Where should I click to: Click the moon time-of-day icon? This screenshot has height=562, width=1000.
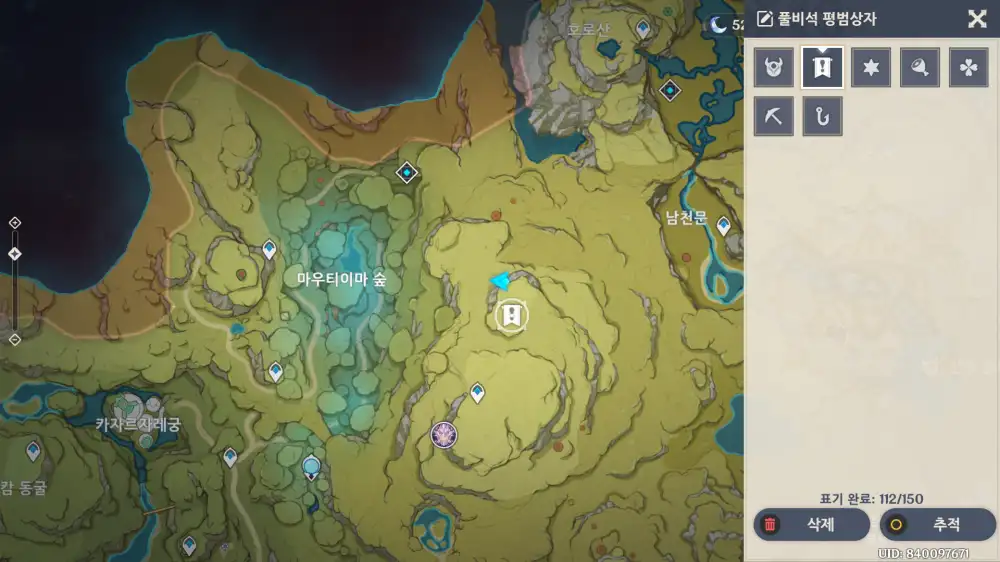click(x=717, y=25)
